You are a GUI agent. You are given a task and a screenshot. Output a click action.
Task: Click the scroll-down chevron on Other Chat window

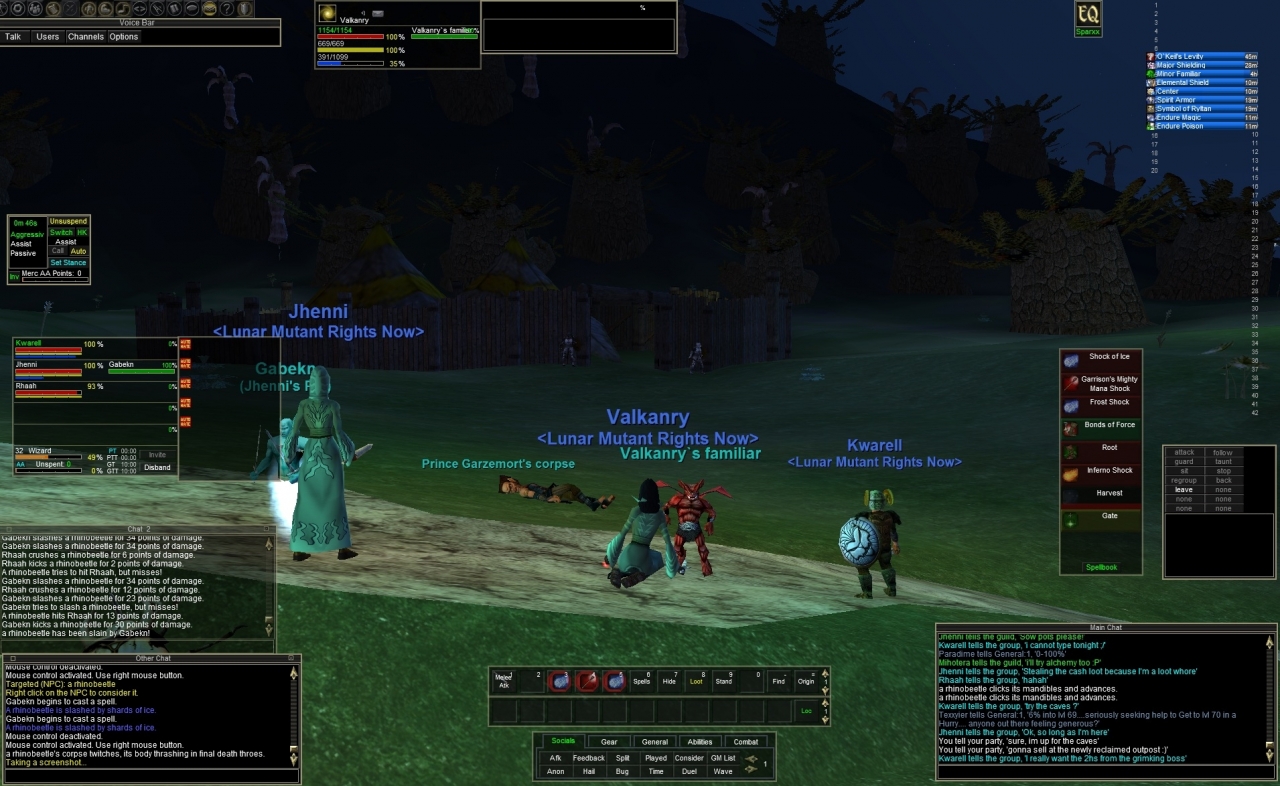tap(293, 758)
